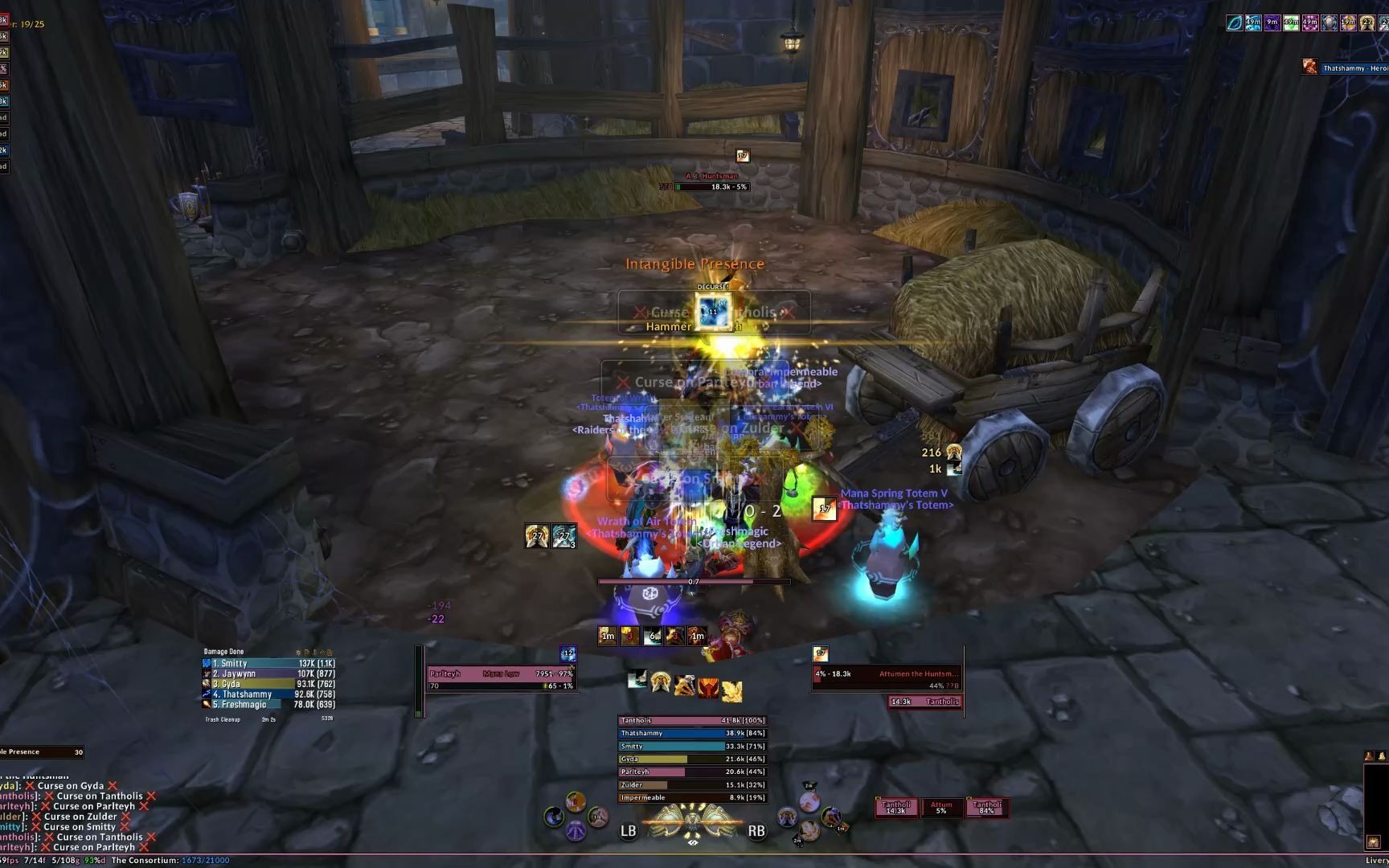
Task: Click the purple 9m cooldown buff icon
Action: click(1272, 23)
